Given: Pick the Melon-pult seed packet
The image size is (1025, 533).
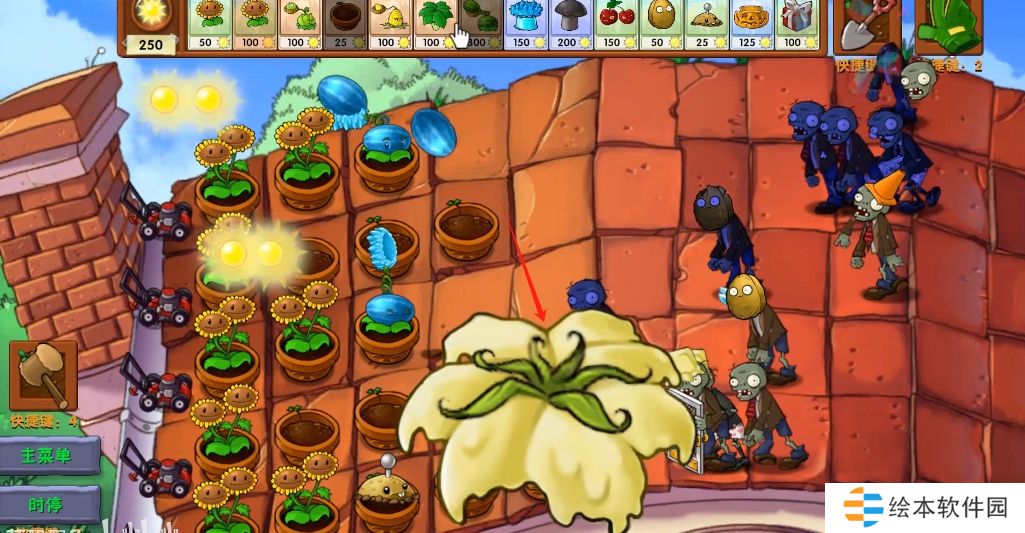Looking at the screenshot, I should click(x=480, y=24).
